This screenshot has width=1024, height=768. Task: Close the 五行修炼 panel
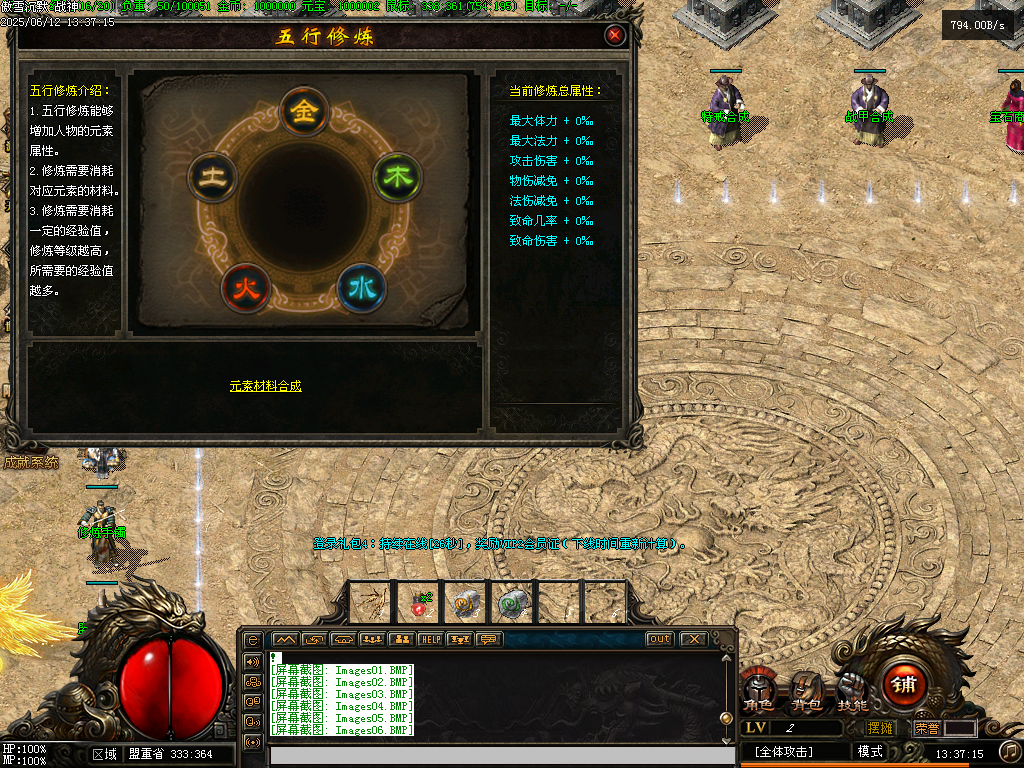click(615, 36)
